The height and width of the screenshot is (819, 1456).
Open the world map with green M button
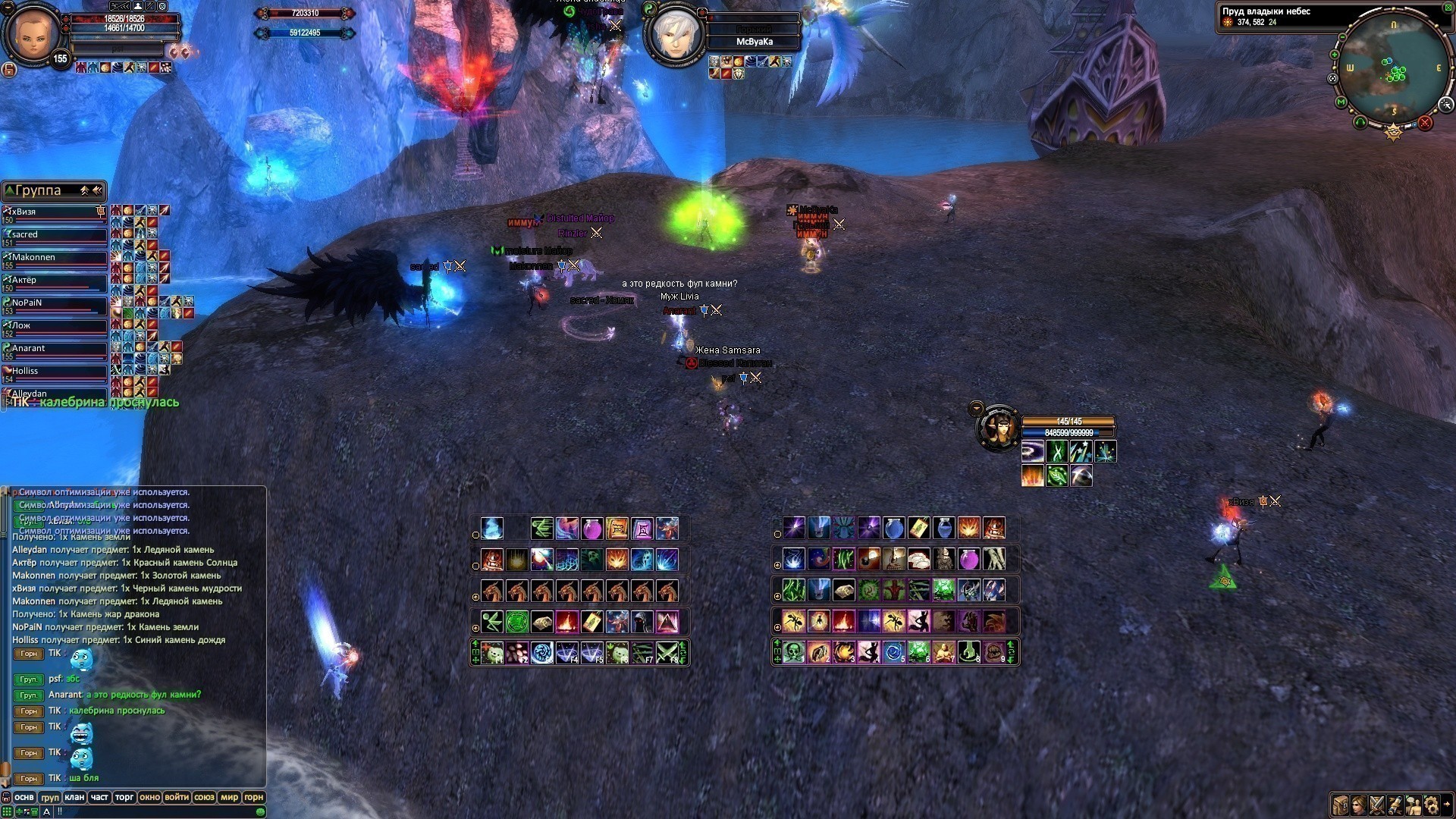1341,102
